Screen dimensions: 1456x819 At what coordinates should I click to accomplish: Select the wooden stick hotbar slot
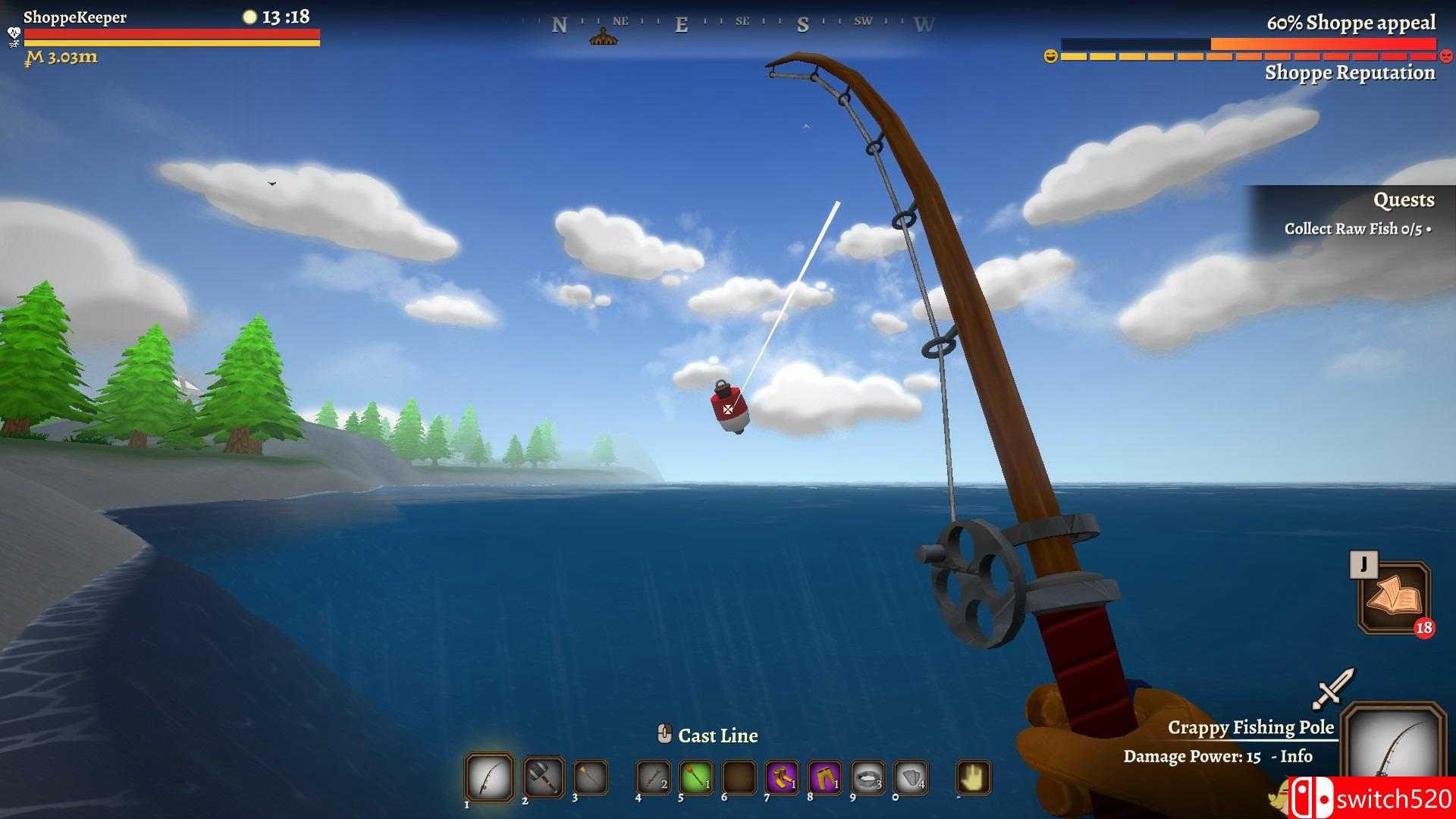pyautogui.click(x=653, y=777)
